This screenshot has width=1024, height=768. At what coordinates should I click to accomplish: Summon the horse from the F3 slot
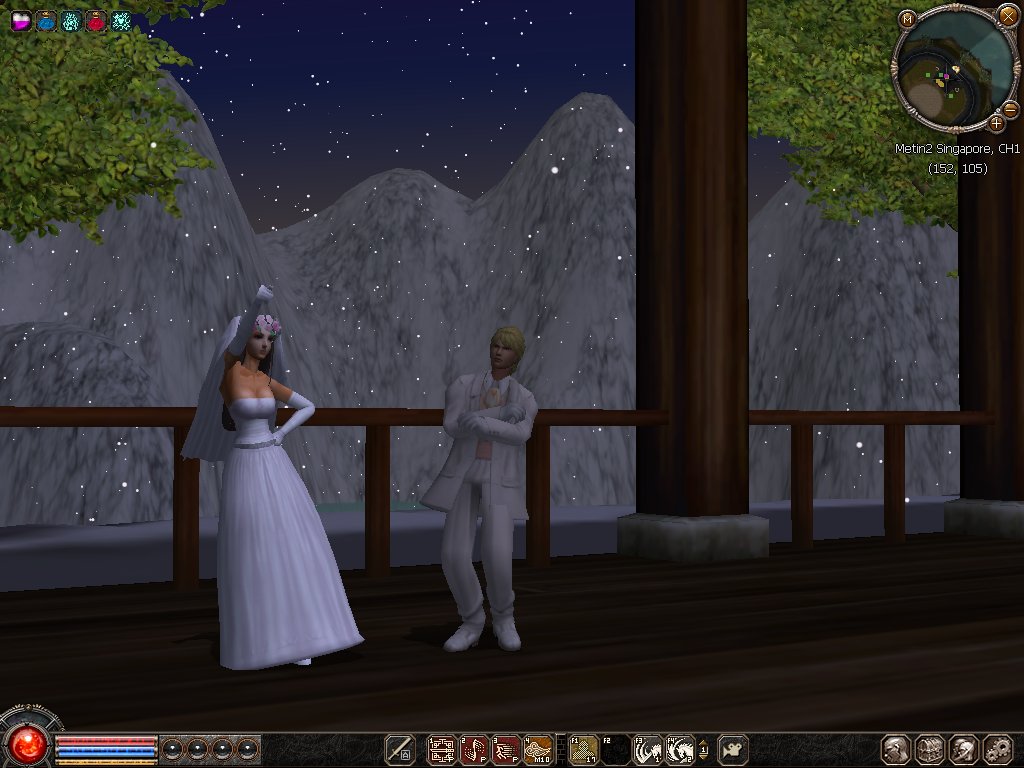648,749
